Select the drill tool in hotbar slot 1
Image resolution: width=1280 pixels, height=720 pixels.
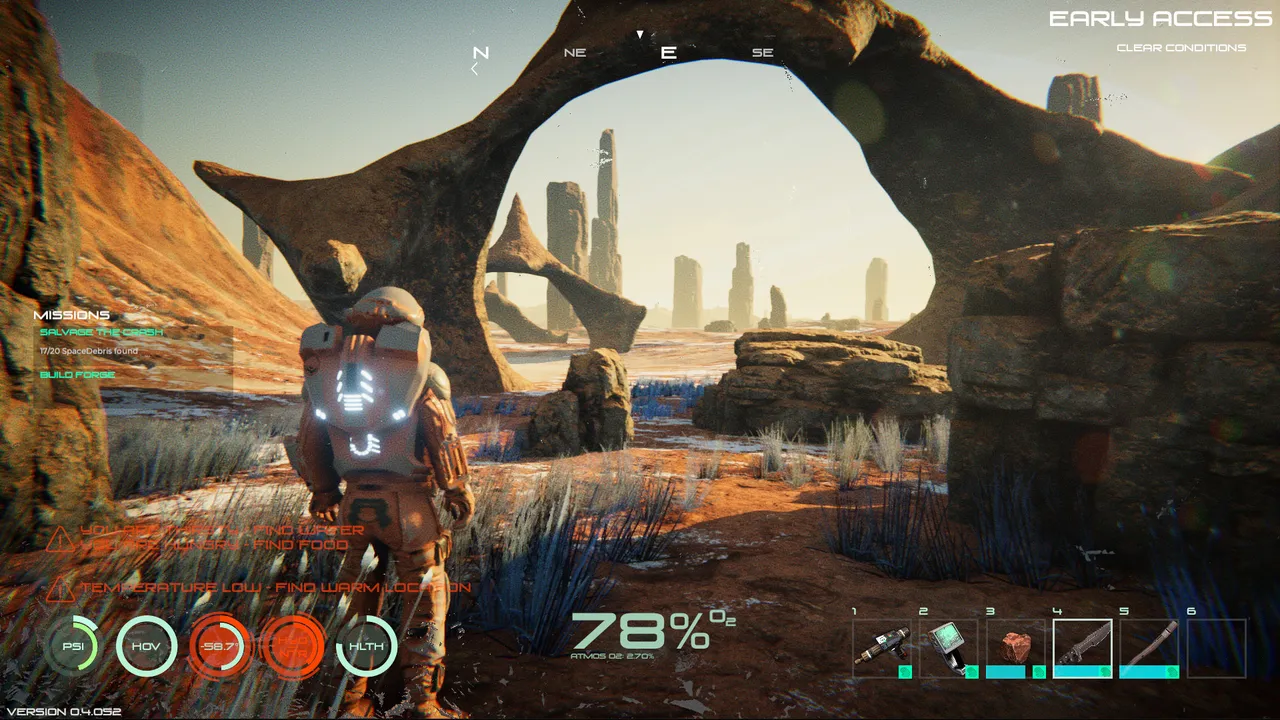tap(882, 648)
